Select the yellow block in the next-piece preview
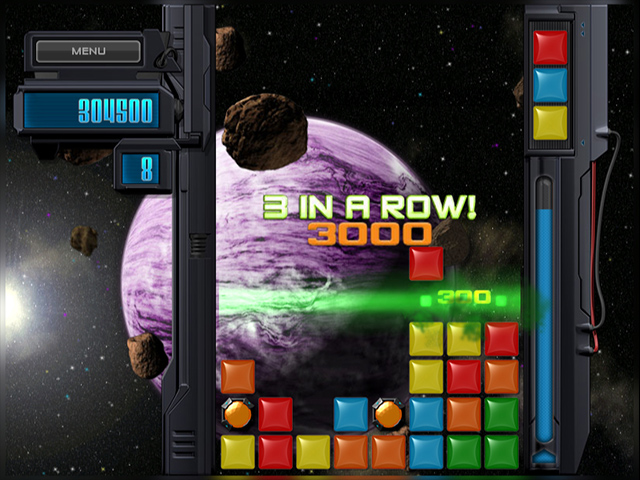The image size is (640, 480). click(x=550, y=122)
